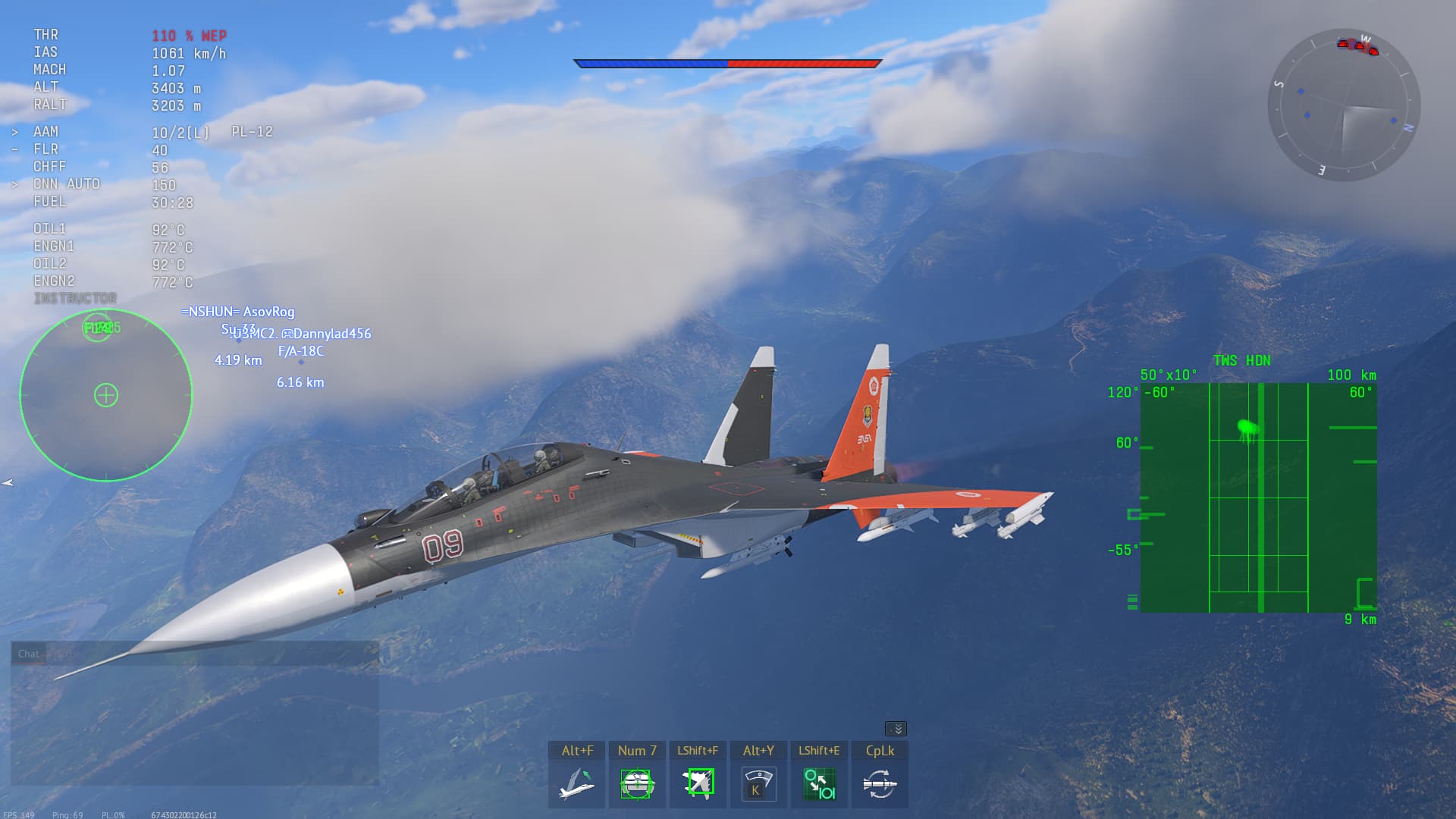Click the circular radar warning receiver
The height and width of the screenshot is (819, 1456).
[x=106, y=395]
